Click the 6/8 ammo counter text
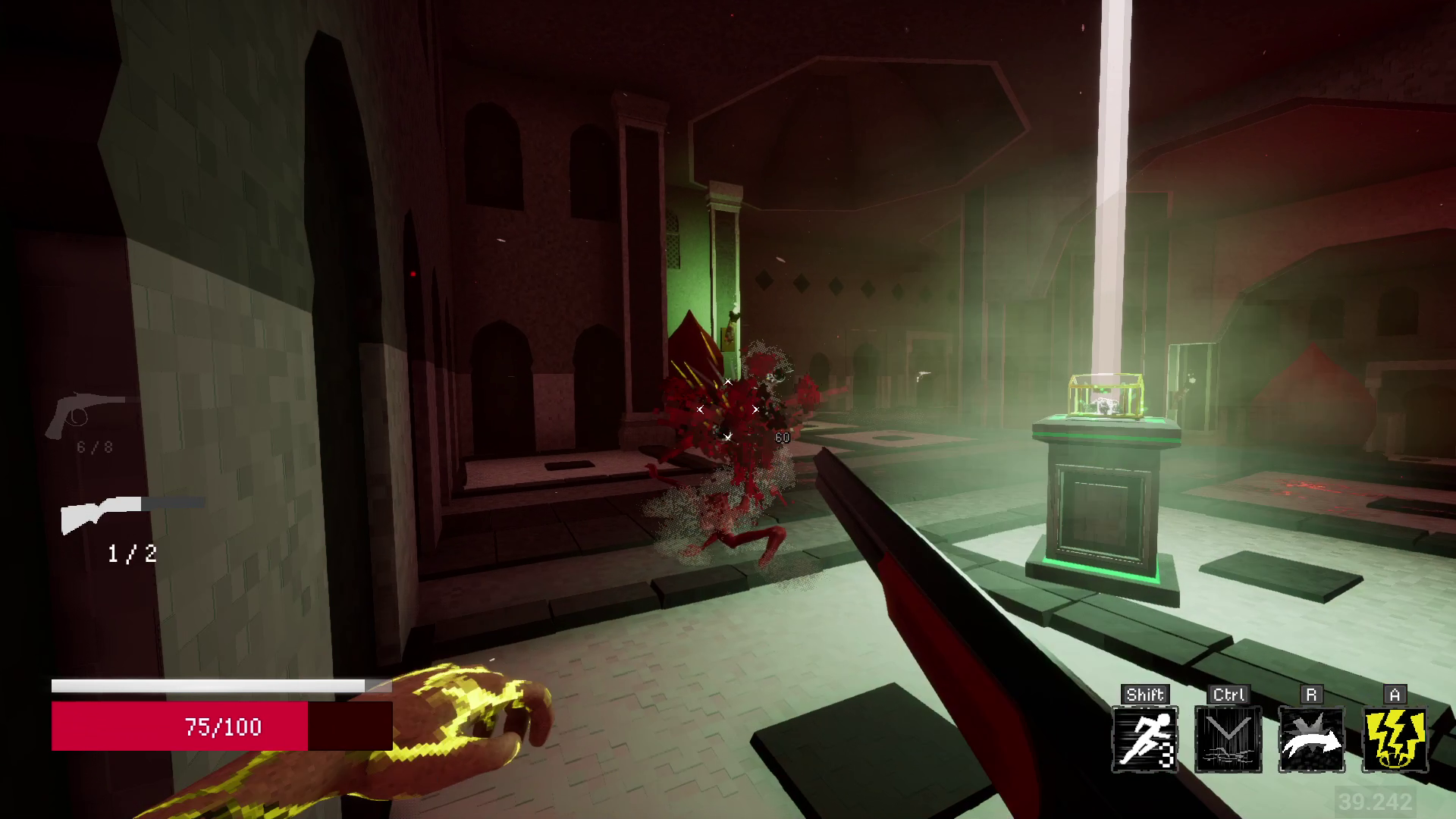The image size is (1456, 819). click(94, 447)
